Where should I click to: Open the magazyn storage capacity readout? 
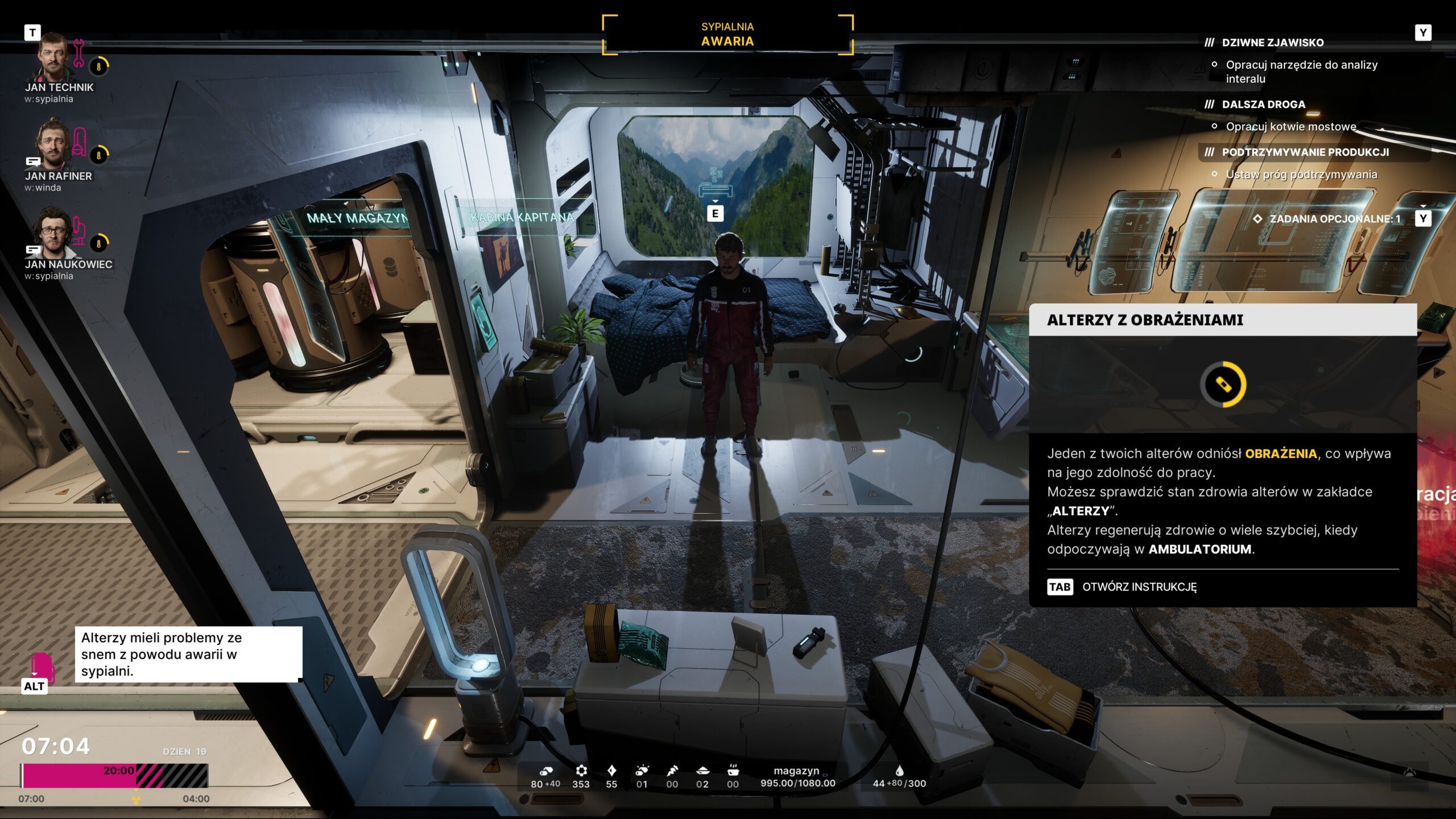pos(797,777)
